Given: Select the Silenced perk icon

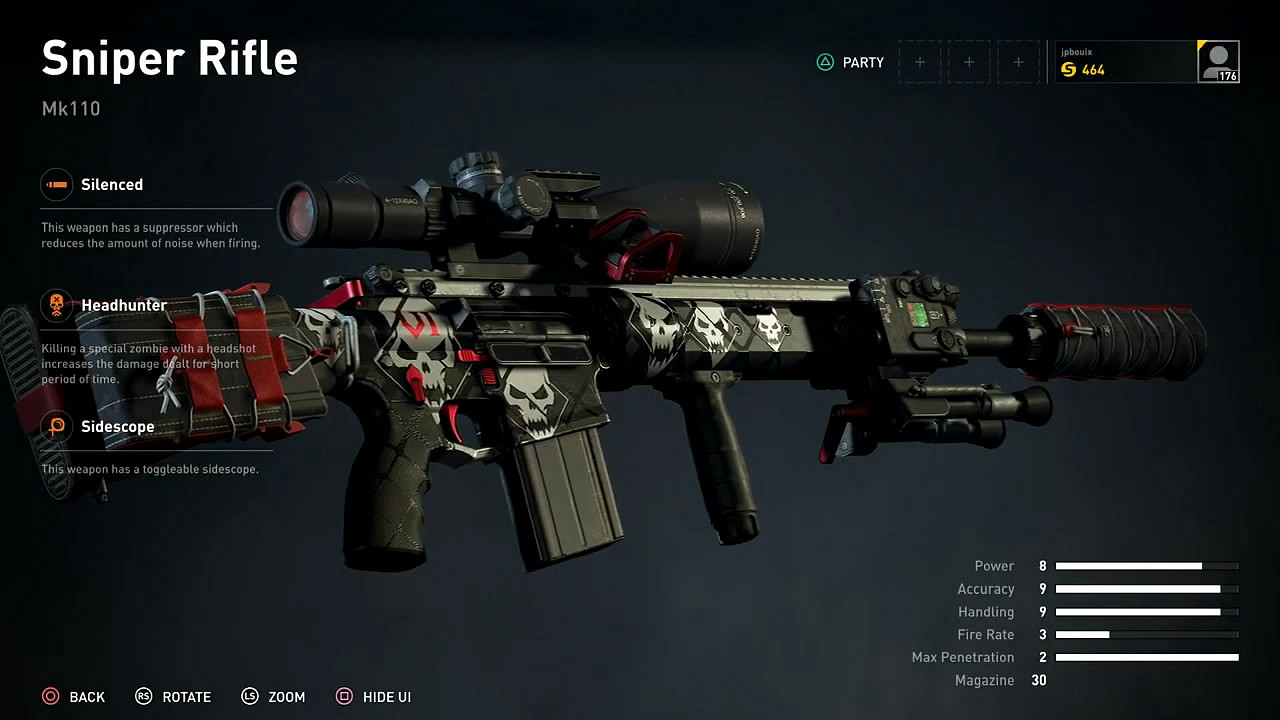Looking at the screenshot, I should click(57, 185).
